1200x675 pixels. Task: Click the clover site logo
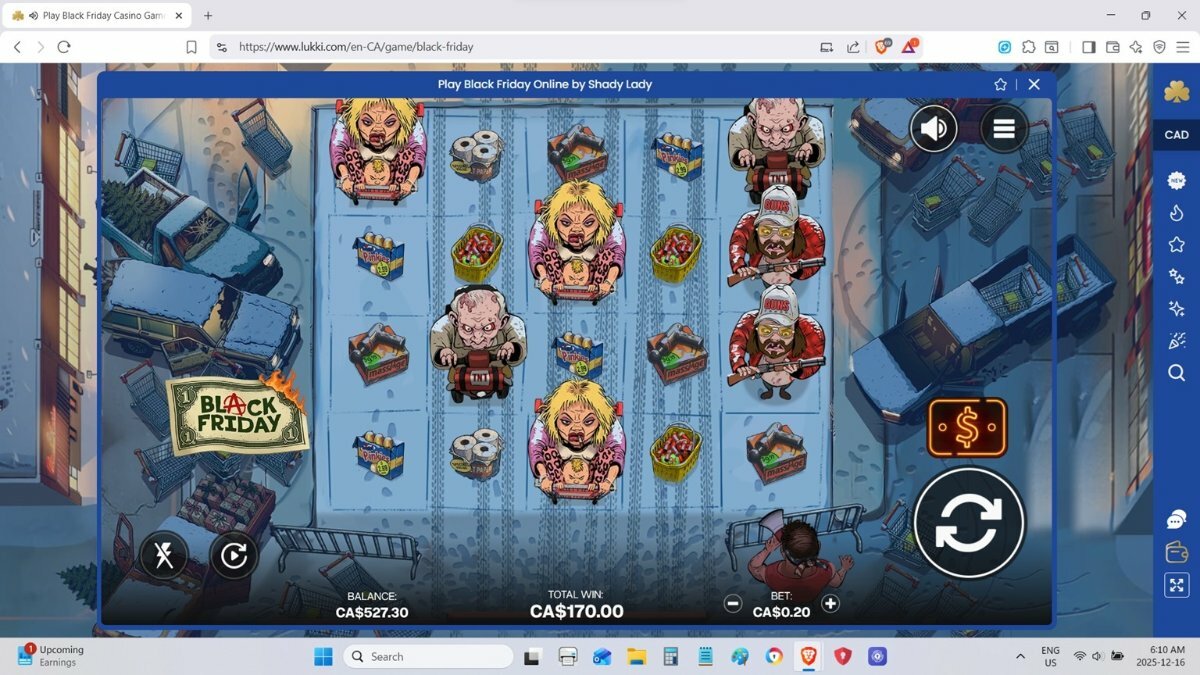(x=1176, y=92)
